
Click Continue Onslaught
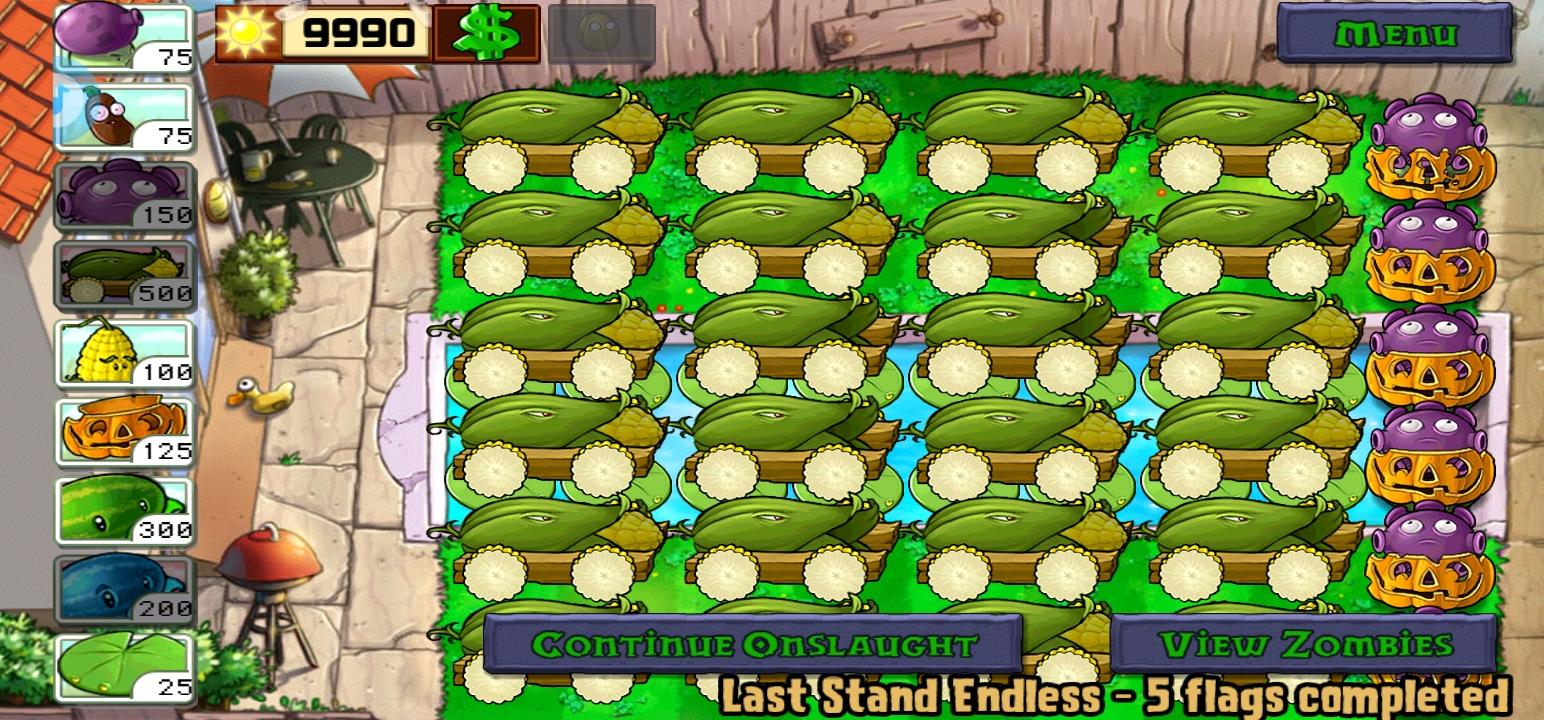coord(751,646)
